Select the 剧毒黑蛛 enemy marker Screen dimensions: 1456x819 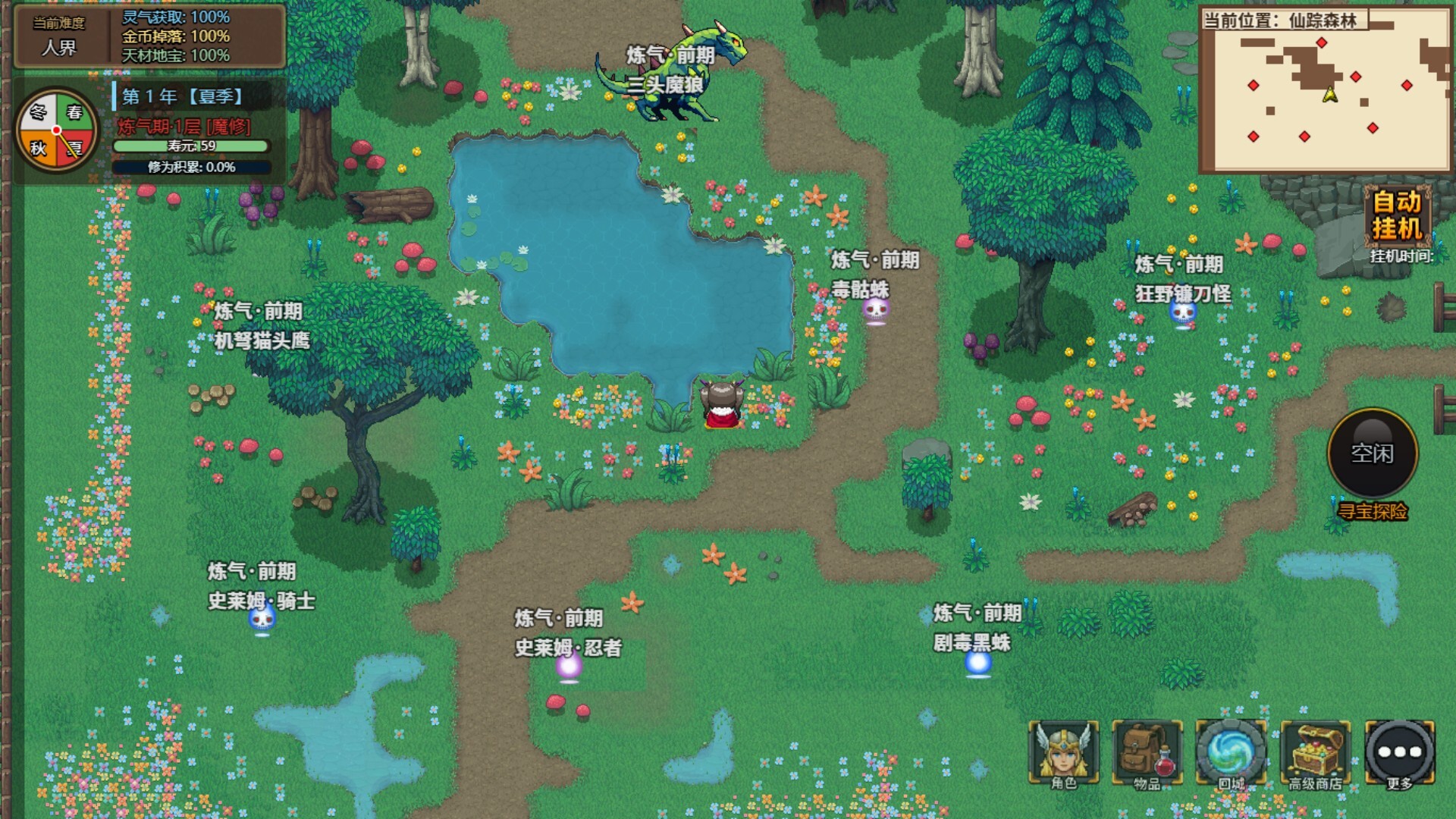click(977, 663)
